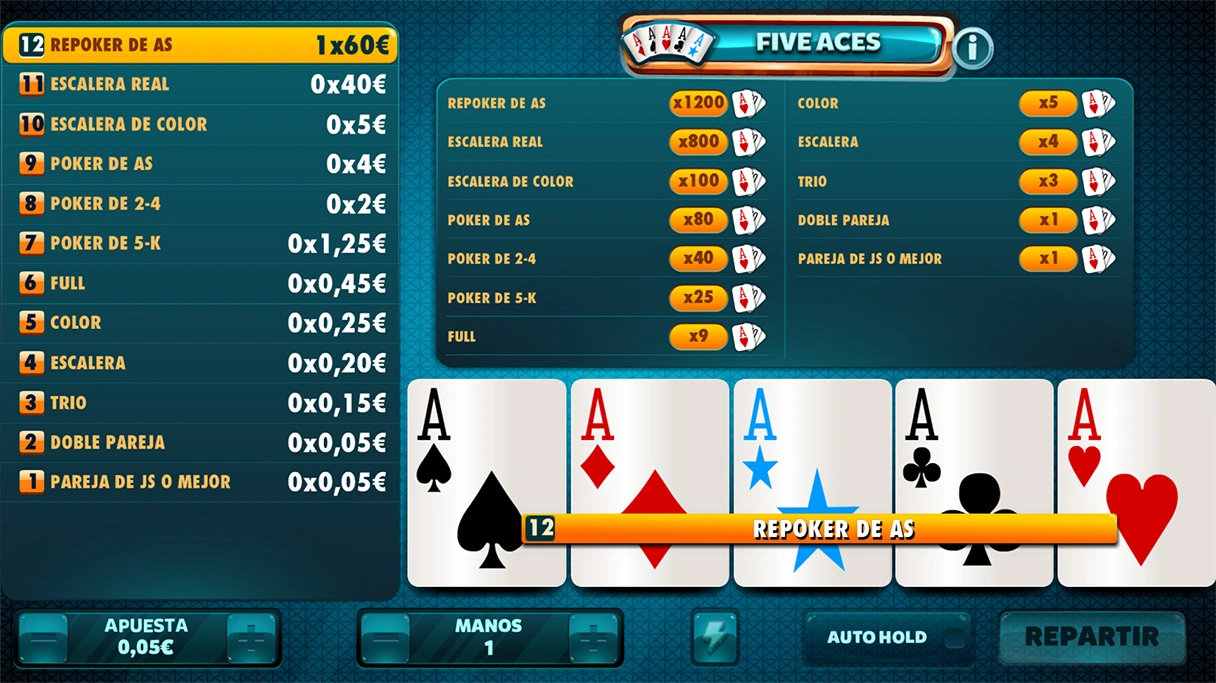Reduce the number of Manos
This screenshot has height=683, width=1216.
385,637
